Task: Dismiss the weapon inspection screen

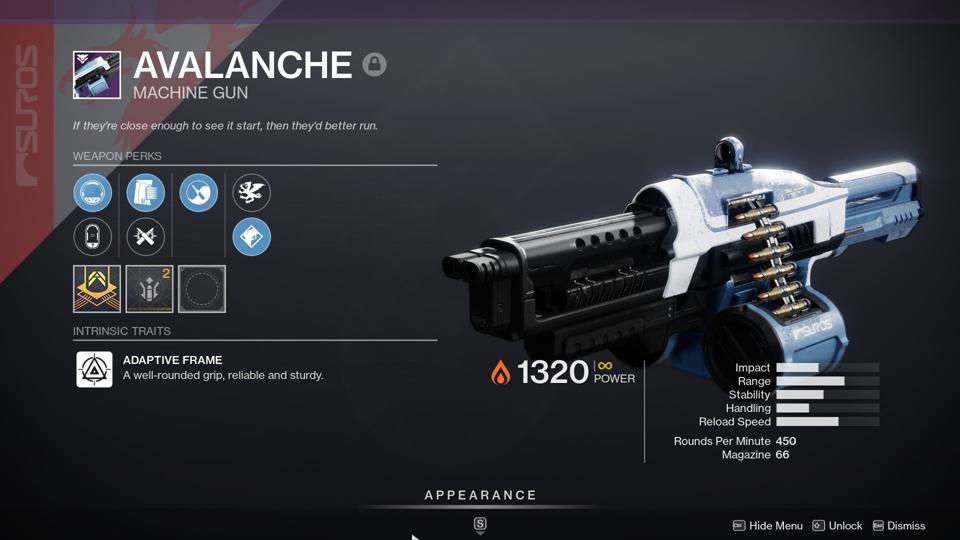Action: coord(898,526)
